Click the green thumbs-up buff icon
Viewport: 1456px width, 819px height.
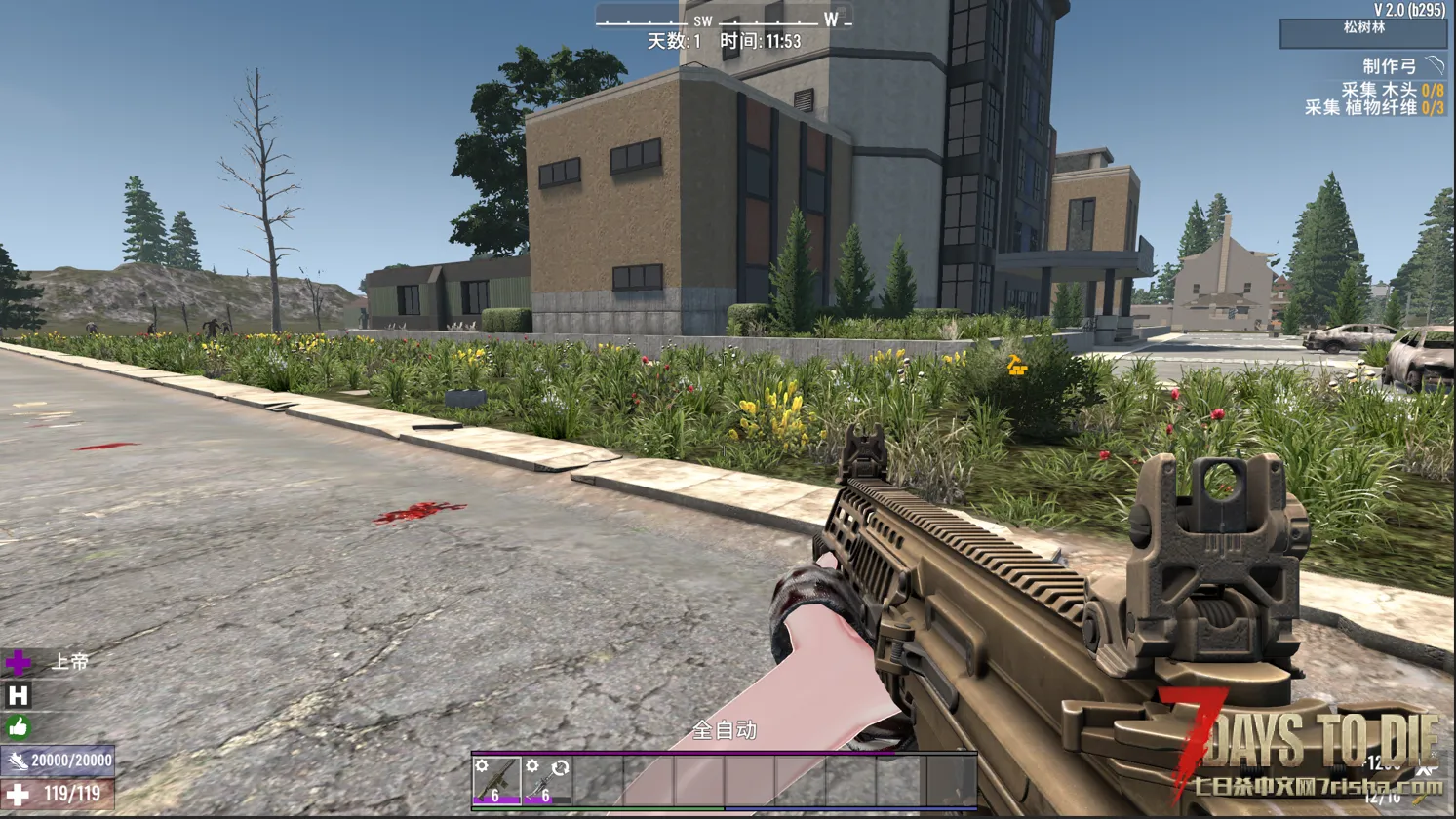(18, 727)
